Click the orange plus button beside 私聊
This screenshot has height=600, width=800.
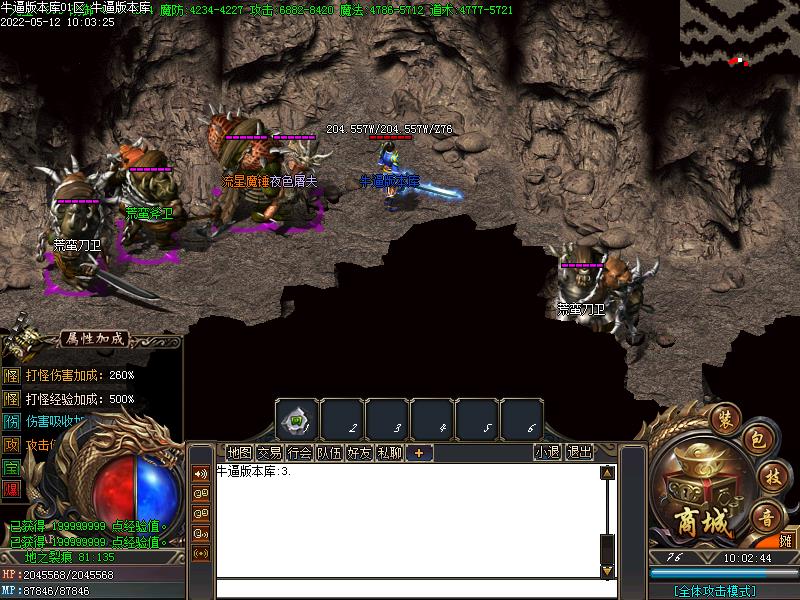tap(419, 452)
